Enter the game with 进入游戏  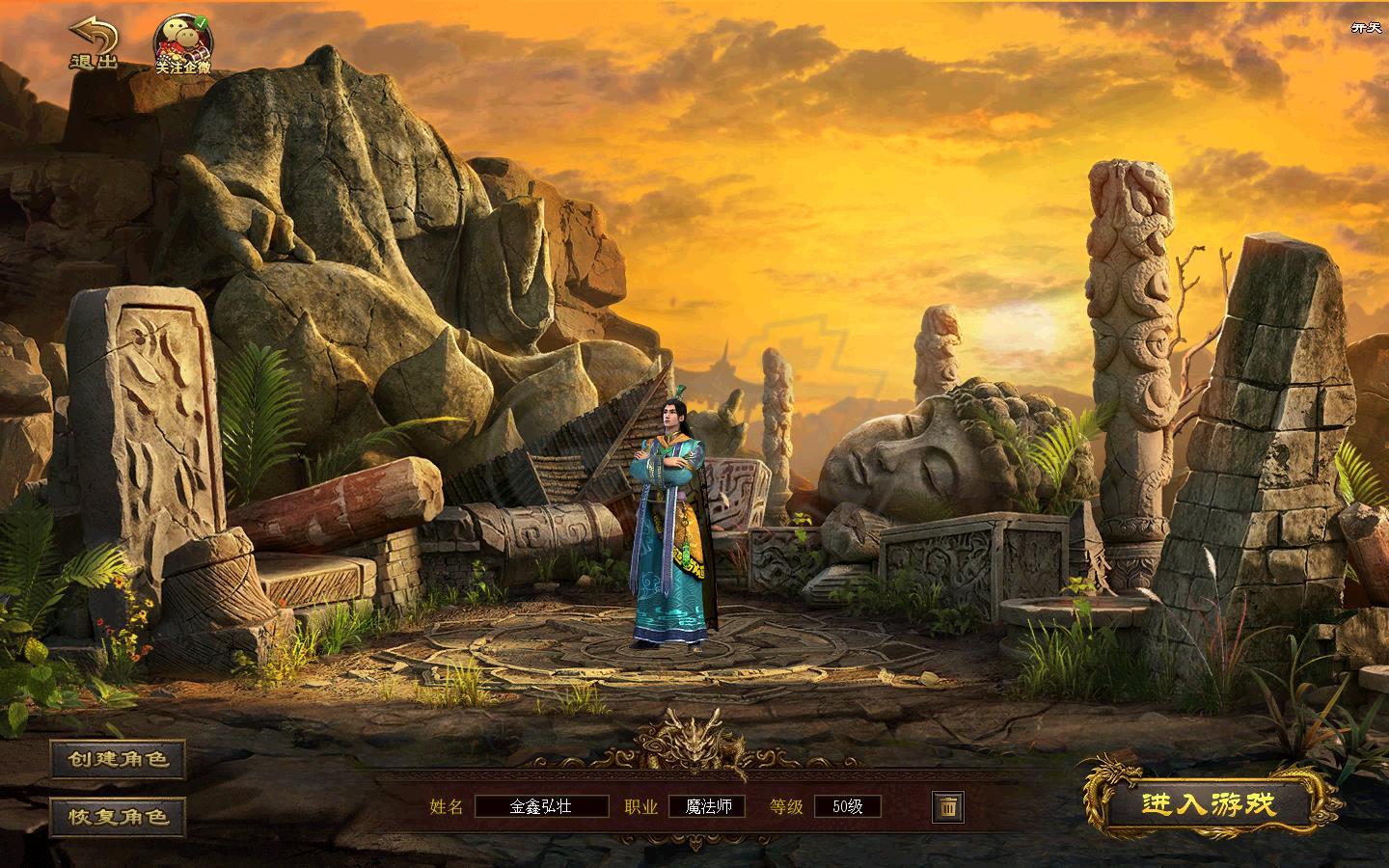[1209, 804]
